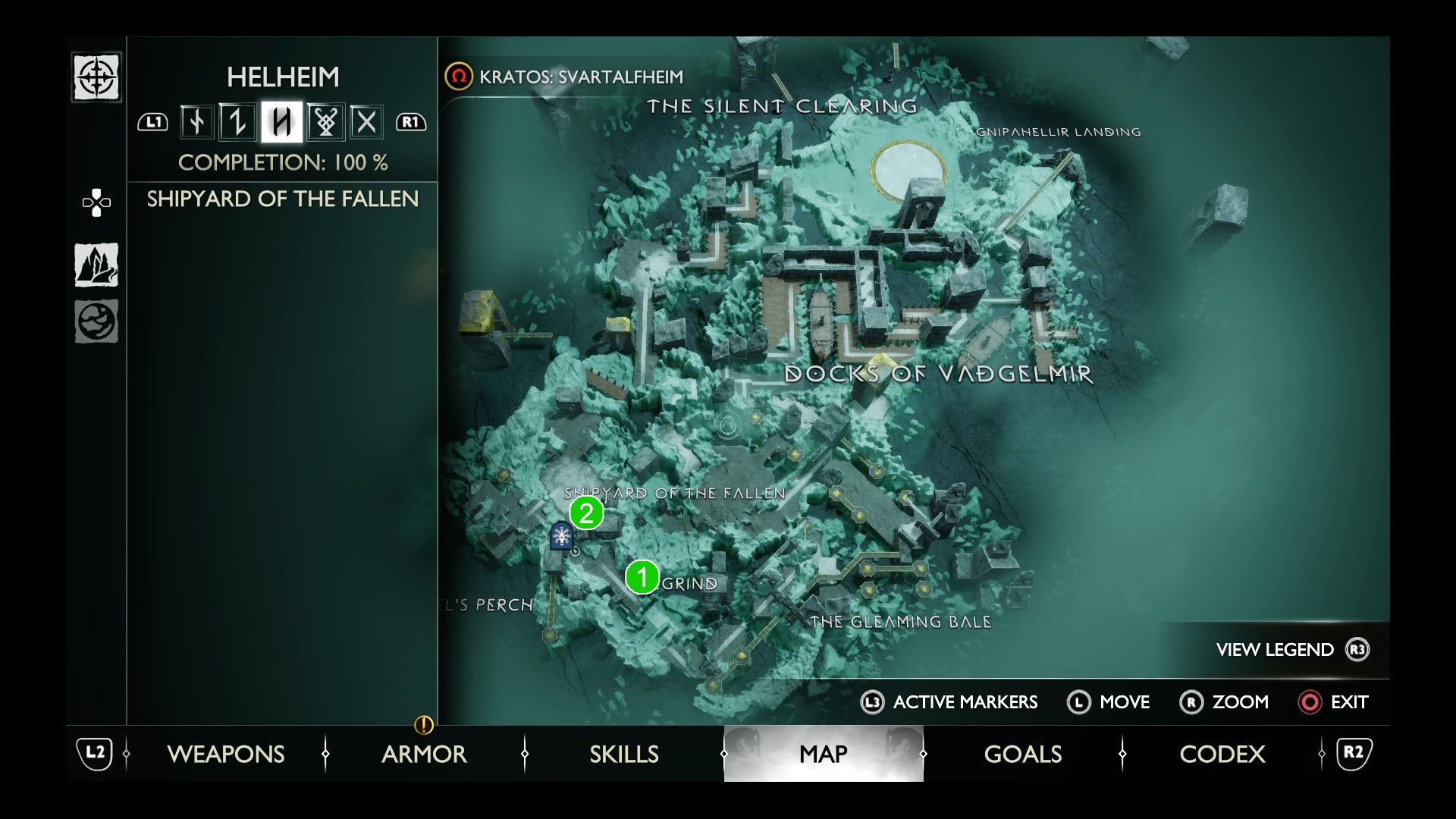The width and height of the screenshot is (1456, 819).
Task: Exit the map screen
Action: [1334, 702]
